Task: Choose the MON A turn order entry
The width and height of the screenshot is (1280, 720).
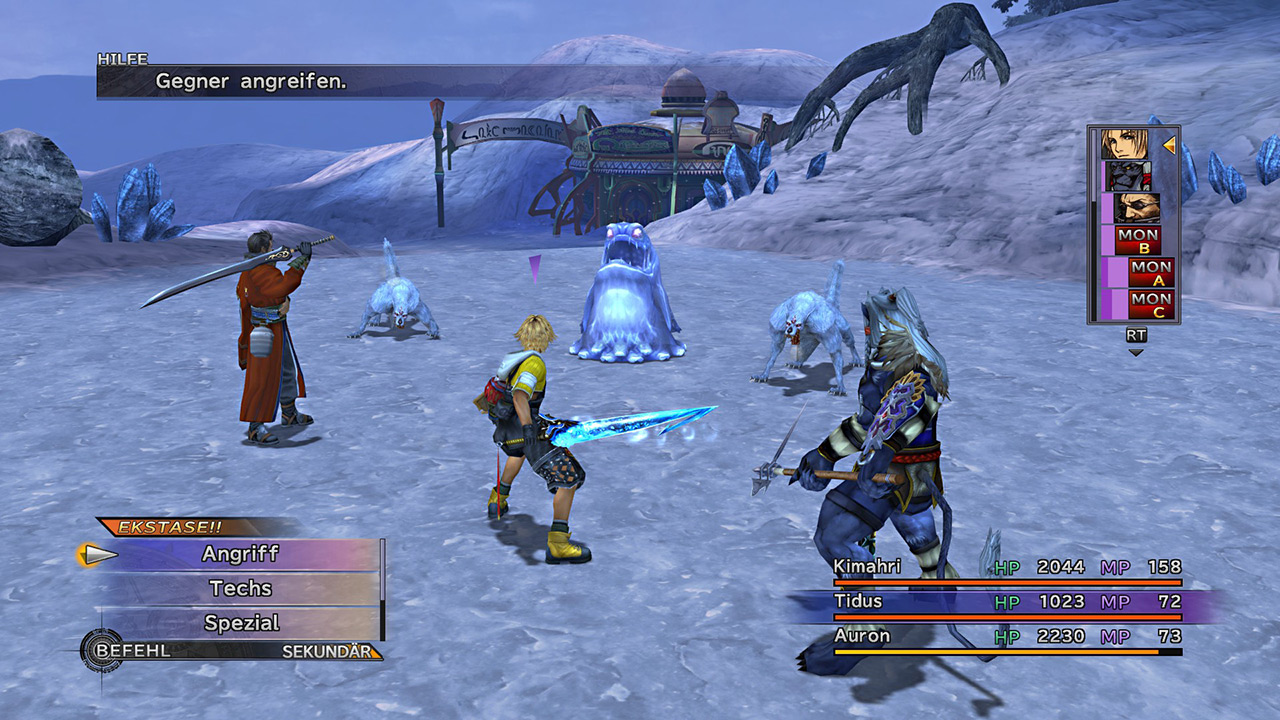Action: (x=1151, y=272)
